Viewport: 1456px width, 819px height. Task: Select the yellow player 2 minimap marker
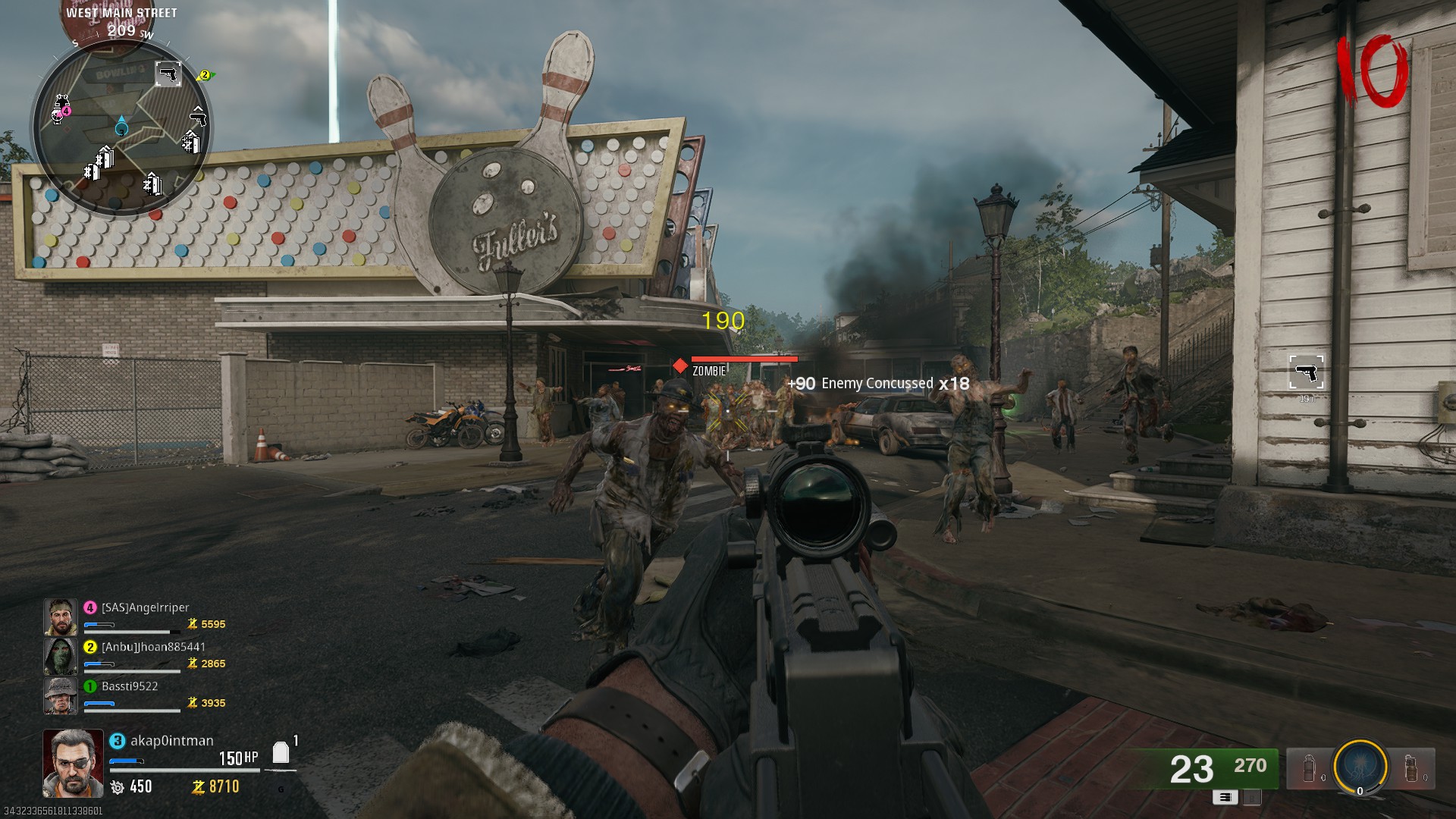pyautogui.click(x=204, y=75)
